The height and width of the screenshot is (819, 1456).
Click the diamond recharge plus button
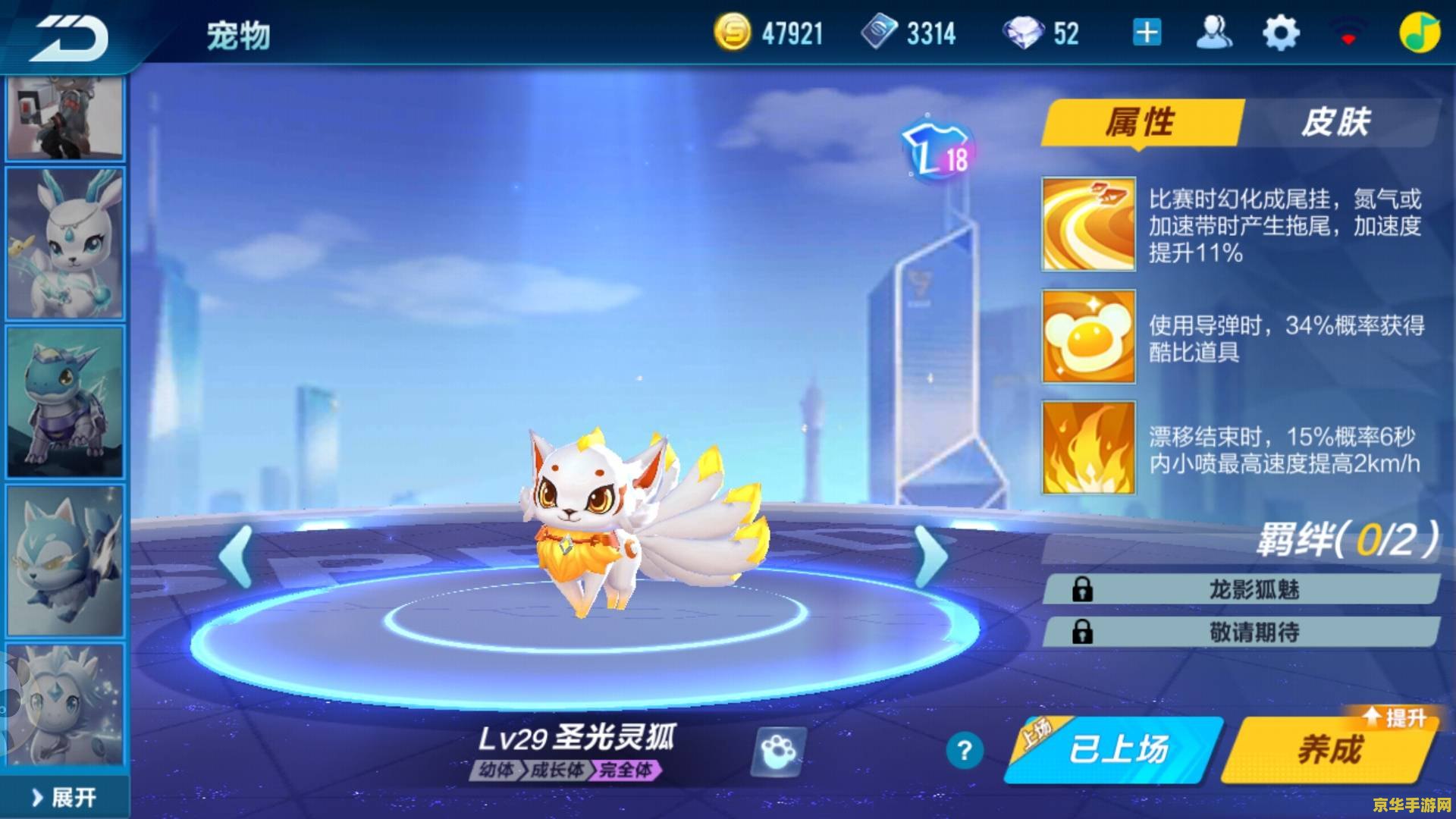coord(1147,32)
